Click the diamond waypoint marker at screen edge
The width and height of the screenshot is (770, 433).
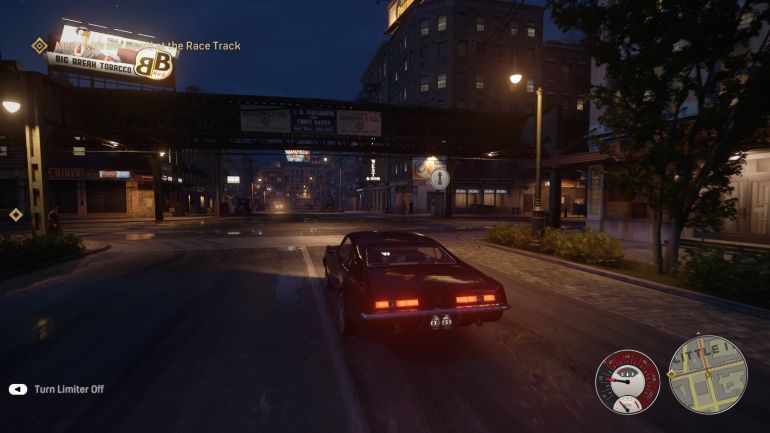coord(16,214)
